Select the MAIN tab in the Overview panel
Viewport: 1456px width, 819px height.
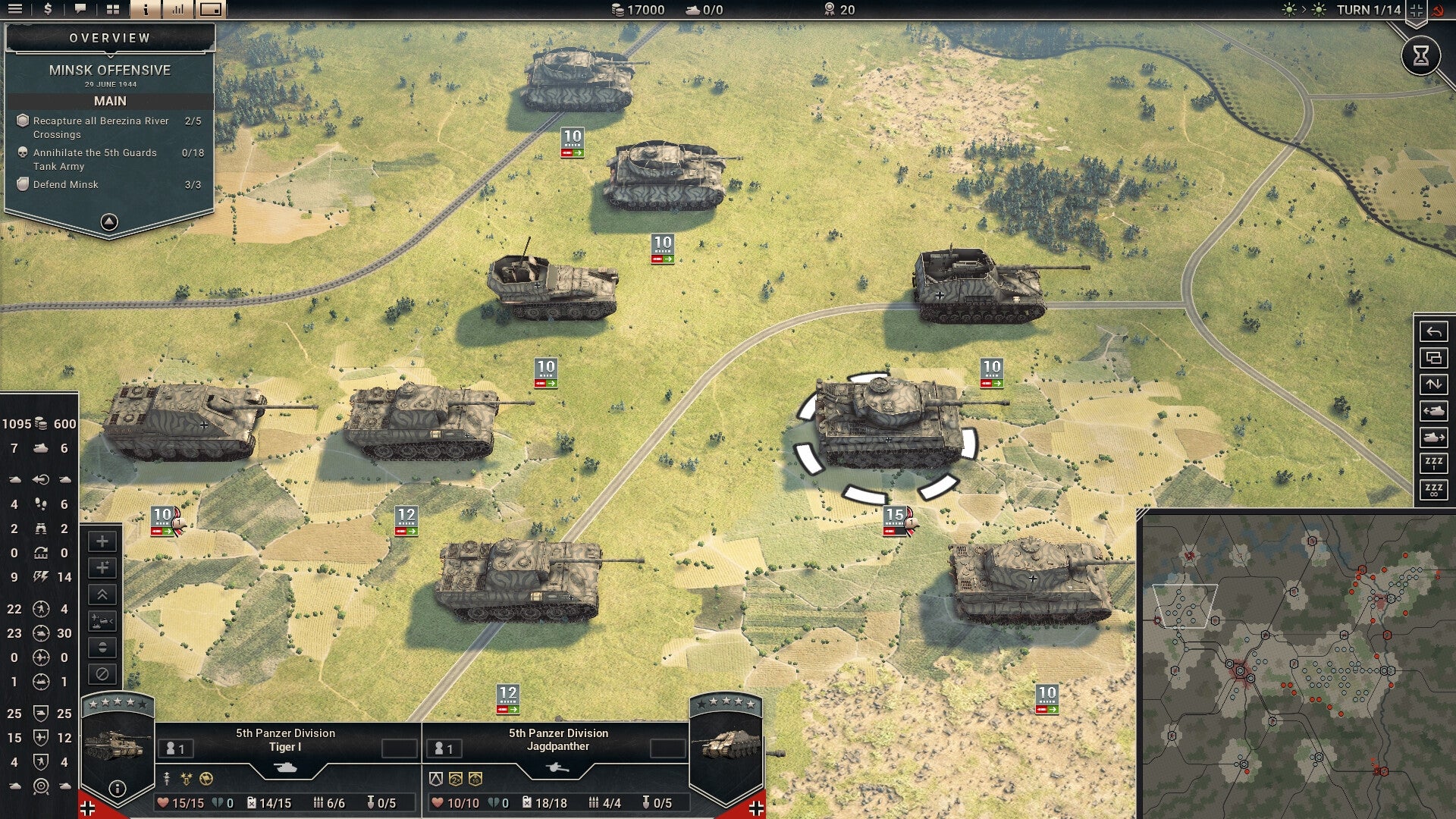(110, 100)
